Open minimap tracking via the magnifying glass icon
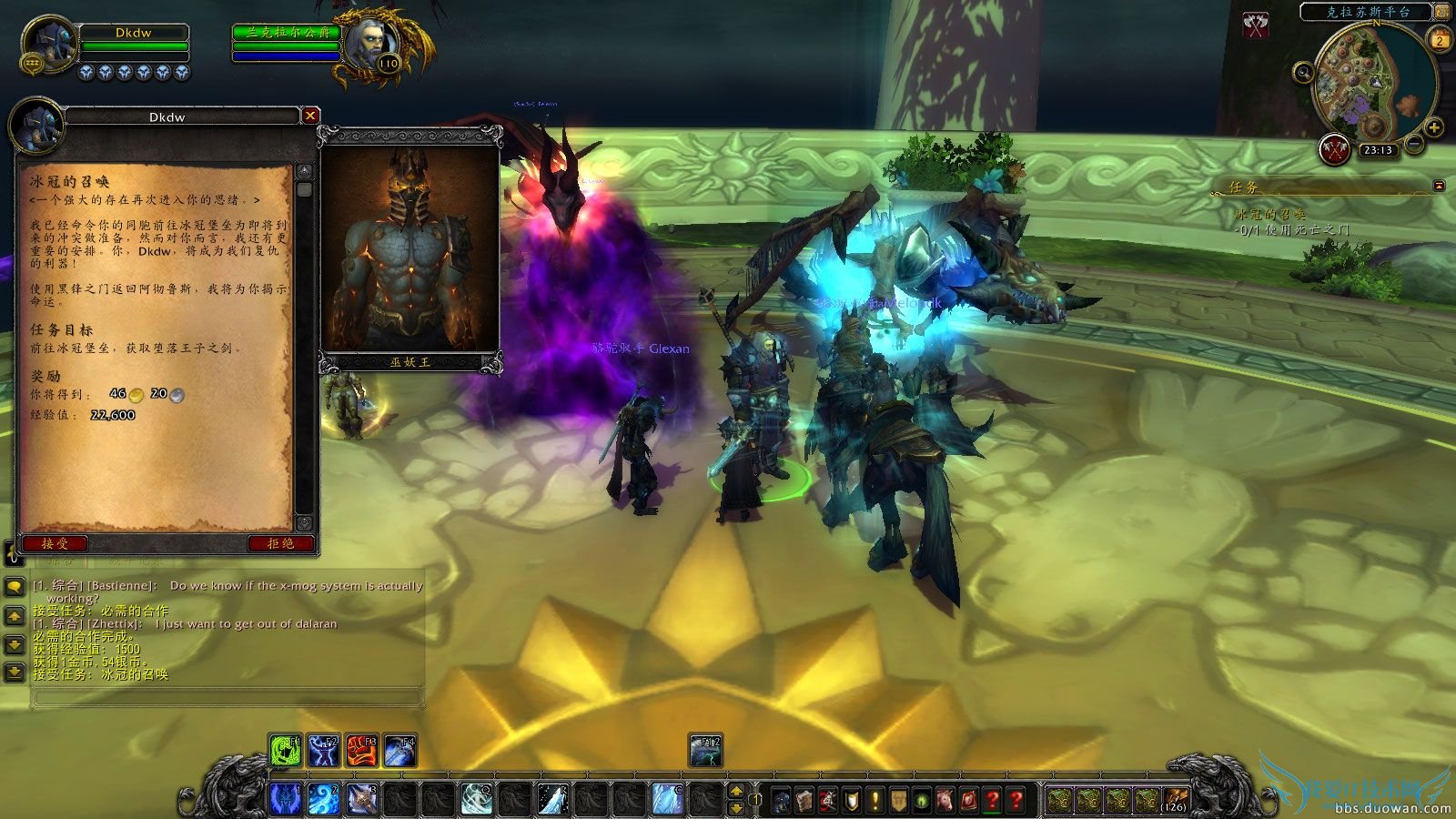The height and width of the screenshot is (819, 1456). tap(1303, 73)
